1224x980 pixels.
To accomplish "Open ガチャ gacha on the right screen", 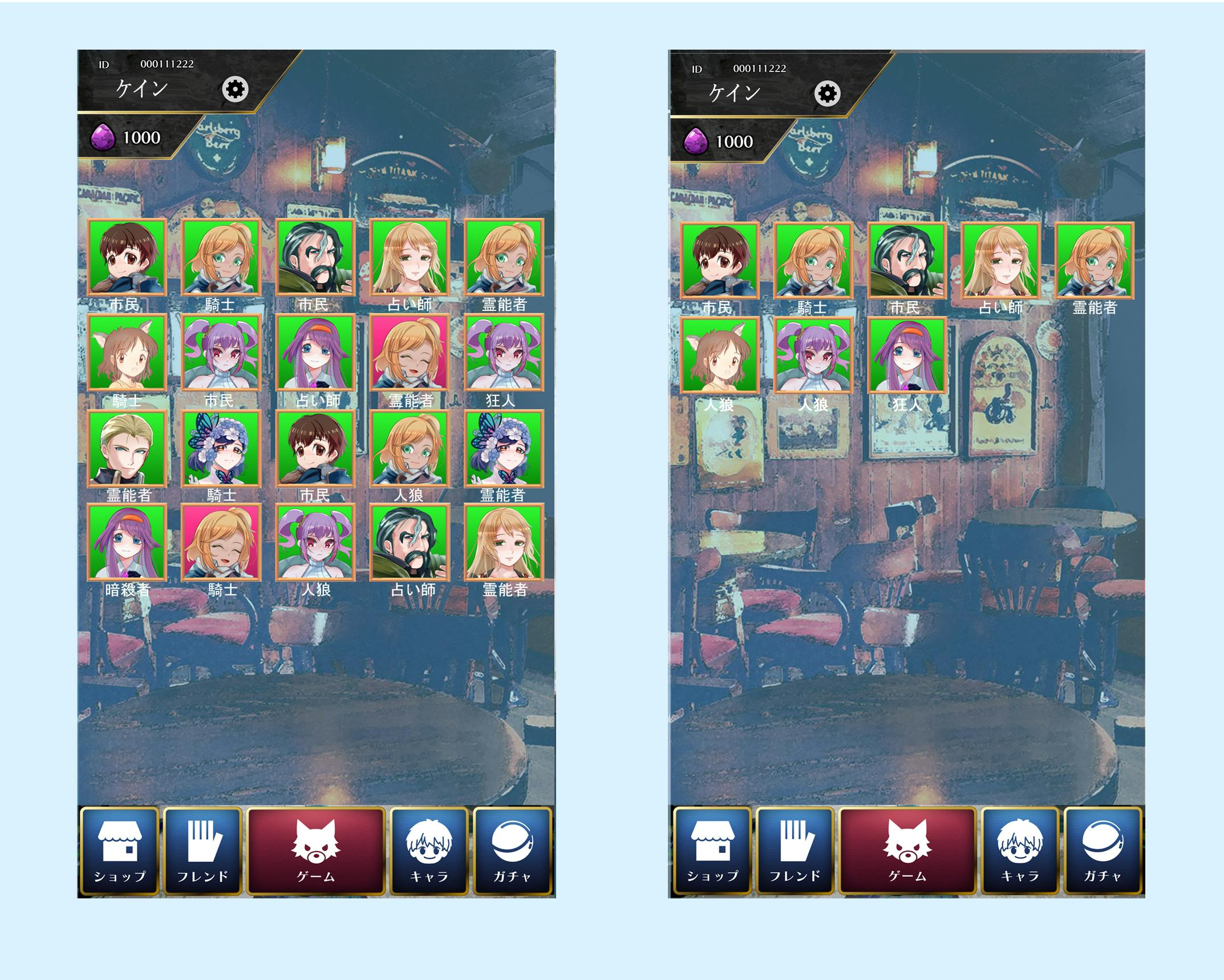I will (1103, 850).
